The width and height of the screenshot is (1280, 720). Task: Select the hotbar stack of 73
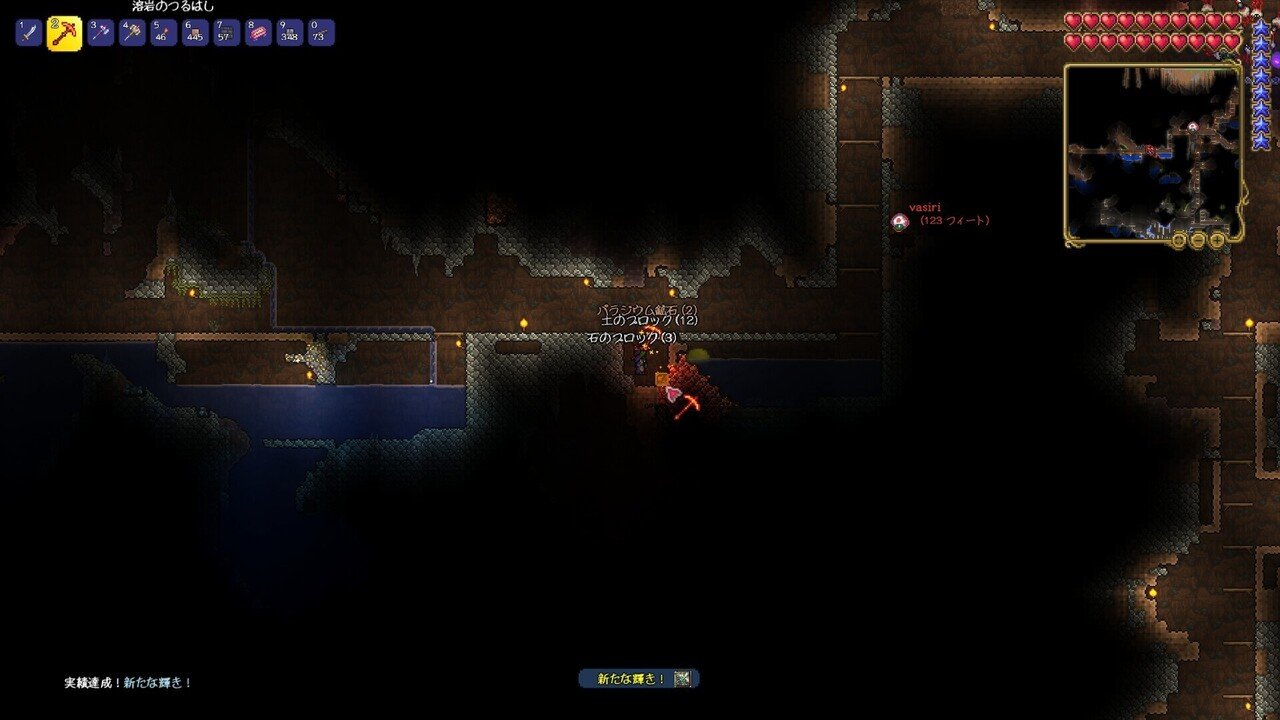[321, 33]
